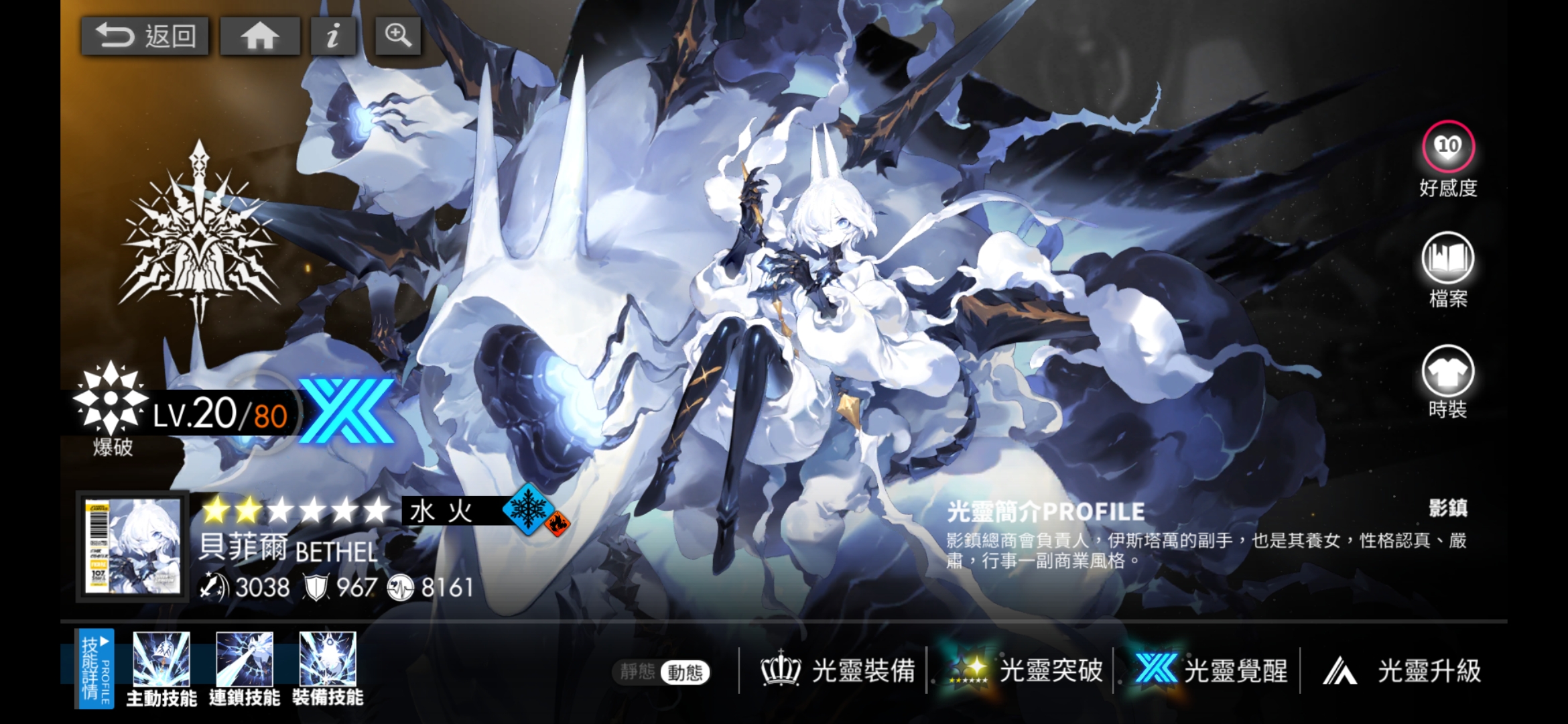Open the magnifier zoom icon
This screenshot has width=1568, height=724.
click(x=397, y=36)
